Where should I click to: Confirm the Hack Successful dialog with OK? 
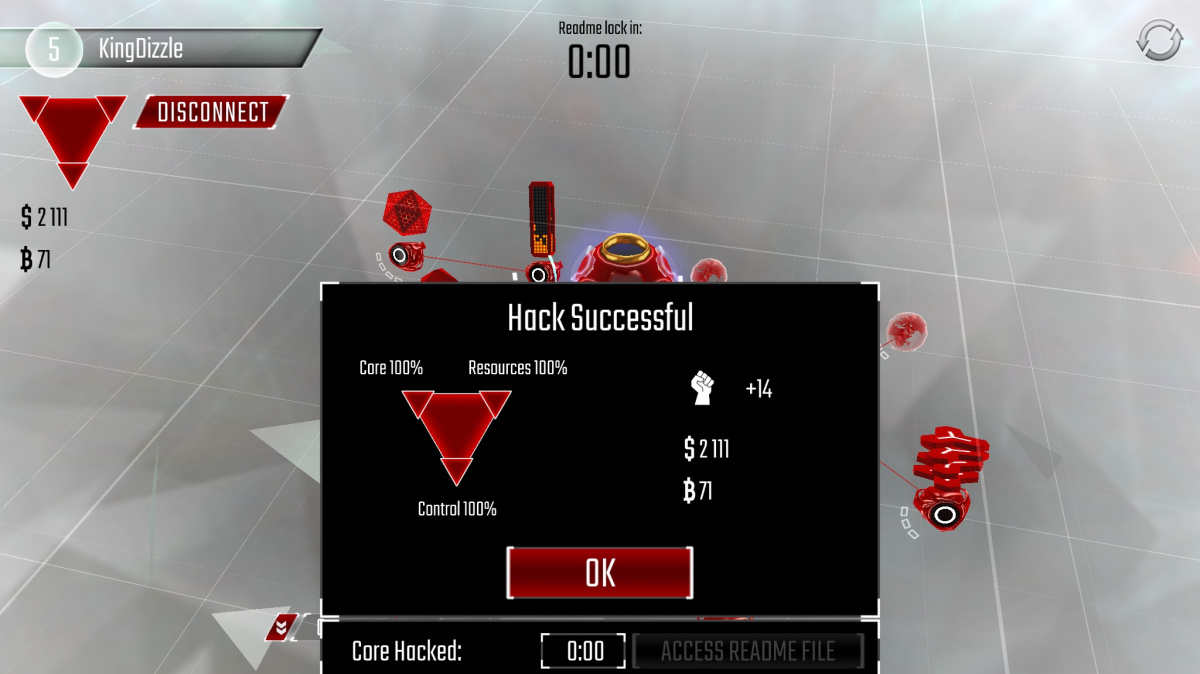600,573
